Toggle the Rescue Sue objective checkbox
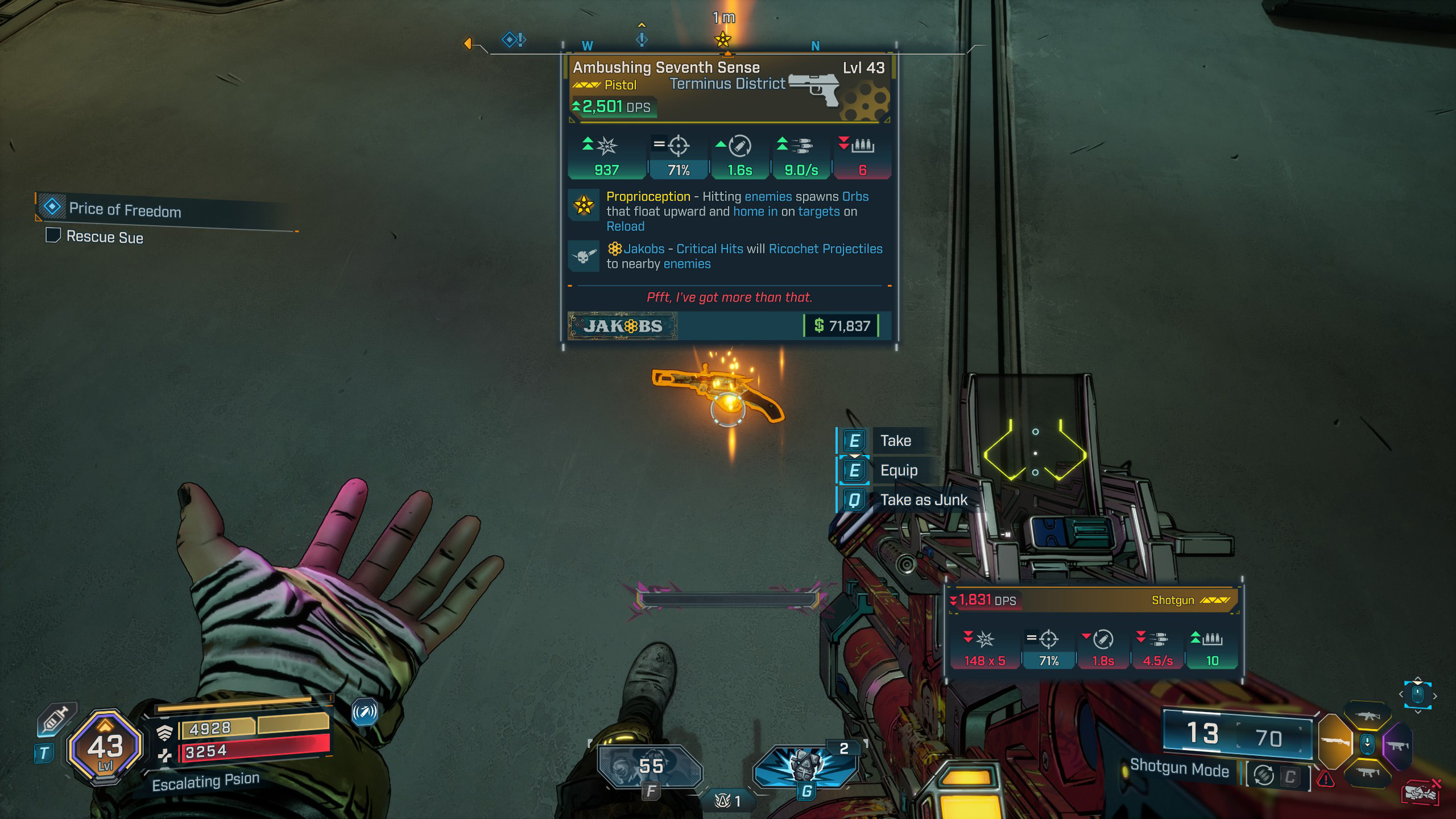 click(53, 235)
